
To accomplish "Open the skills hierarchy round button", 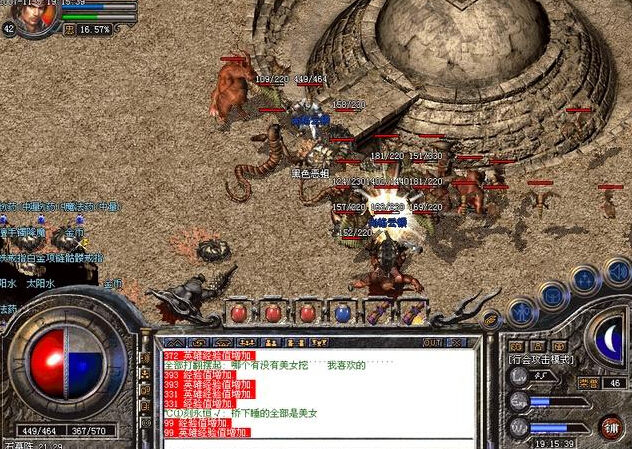I will point(584,279).
